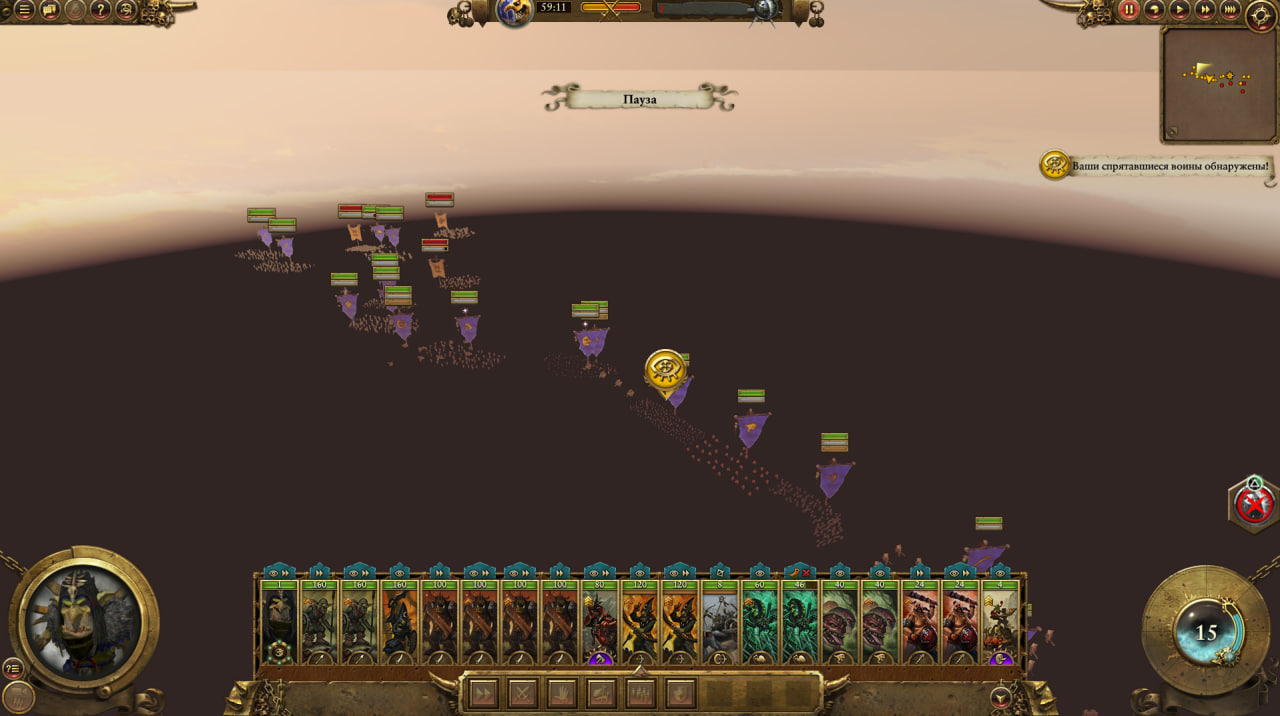Select the unit card with 46 men
Screen dimensions: 1280x716
799,622
